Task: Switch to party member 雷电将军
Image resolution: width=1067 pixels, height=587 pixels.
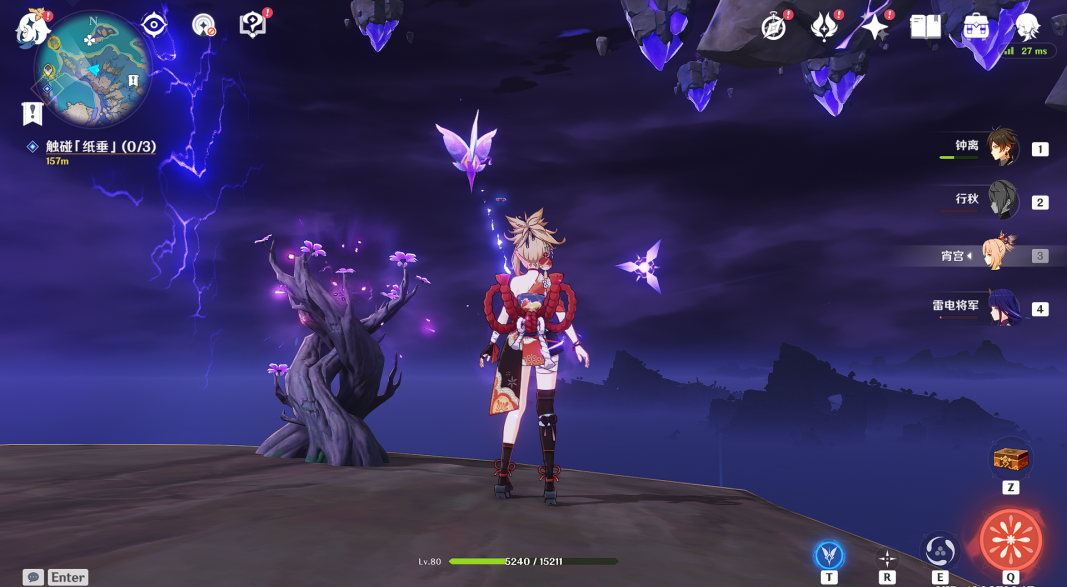Action: click(x=1001, y=307)
